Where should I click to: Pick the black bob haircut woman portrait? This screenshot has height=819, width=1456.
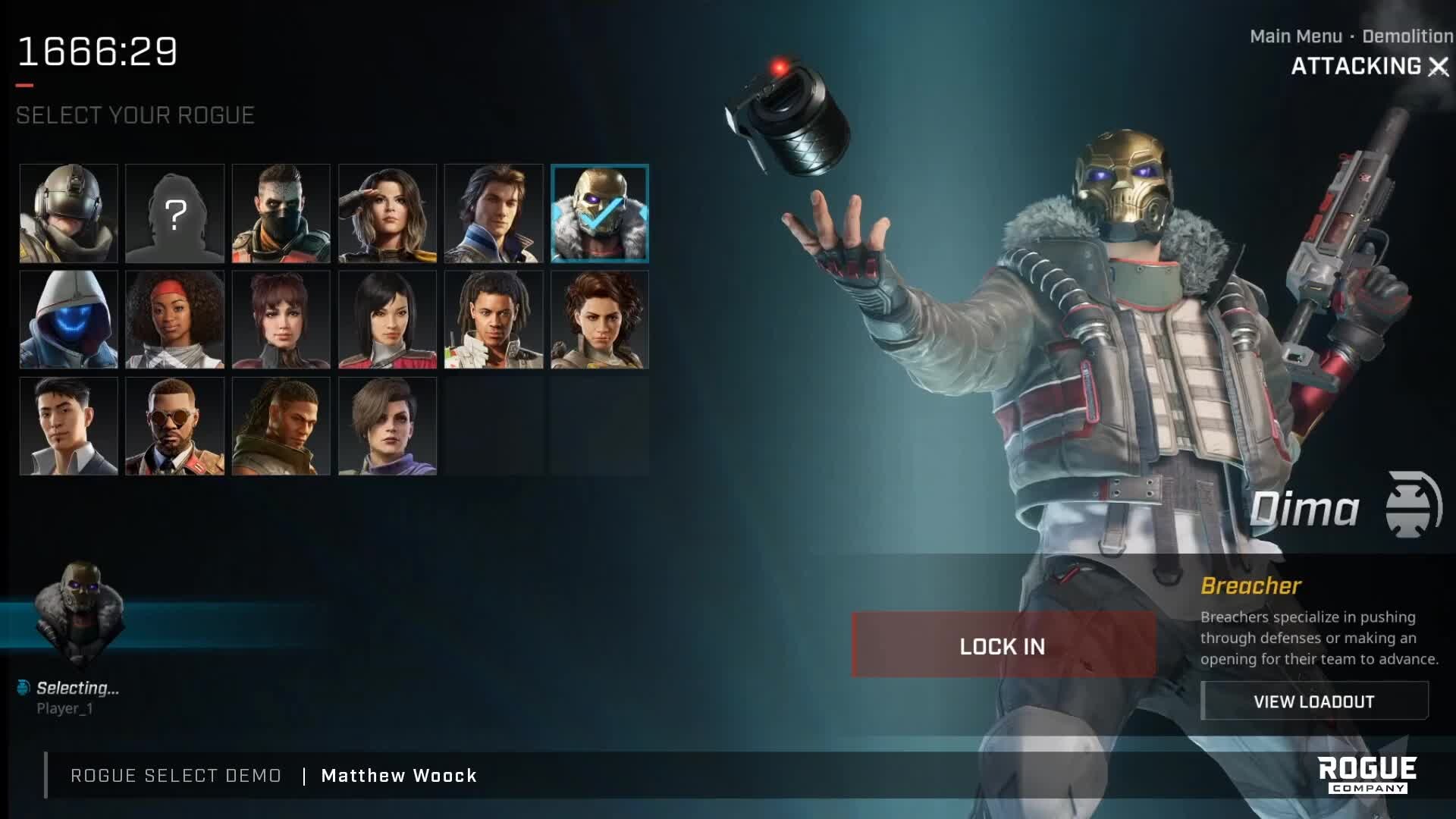[x=388, y=320]
